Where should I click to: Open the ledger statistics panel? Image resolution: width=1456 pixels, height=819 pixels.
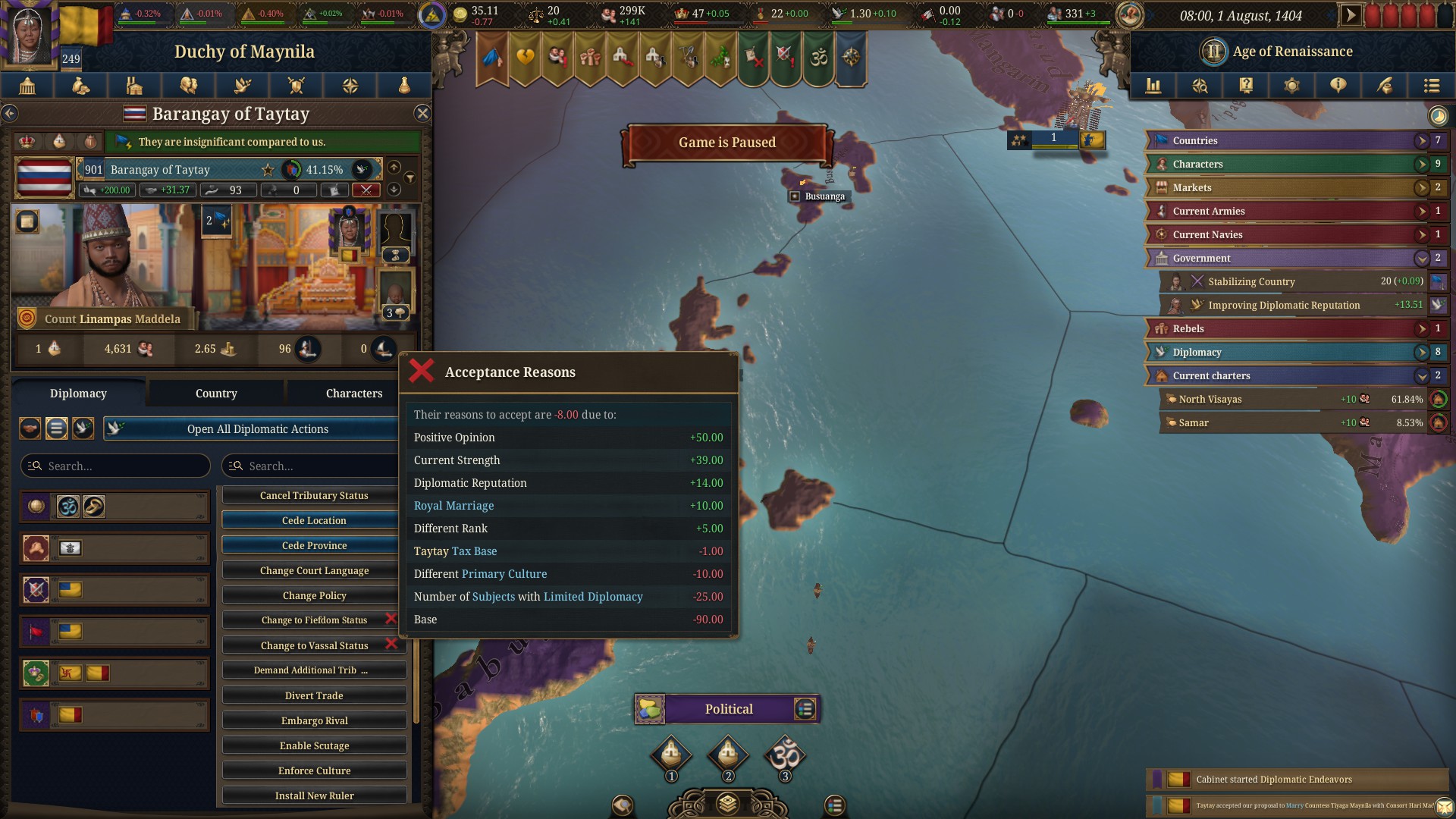pos(1154,86)
